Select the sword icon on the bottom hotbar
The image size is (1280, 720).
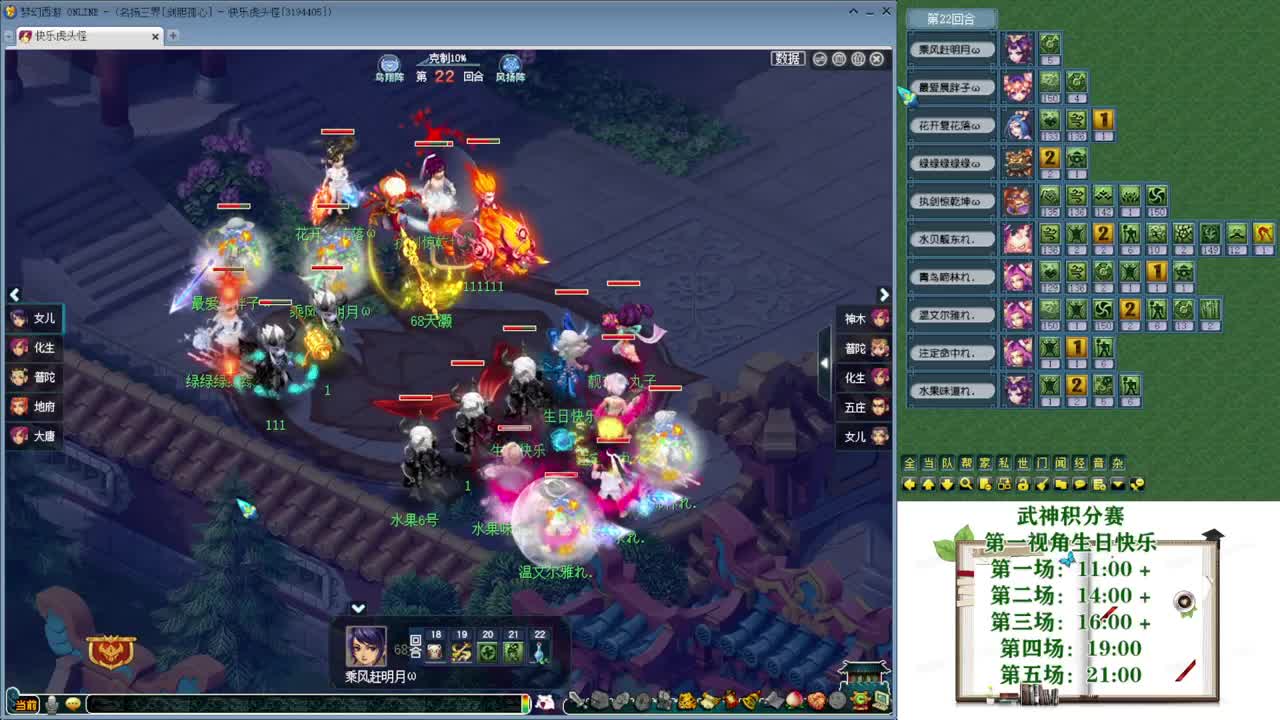(575, 701)
